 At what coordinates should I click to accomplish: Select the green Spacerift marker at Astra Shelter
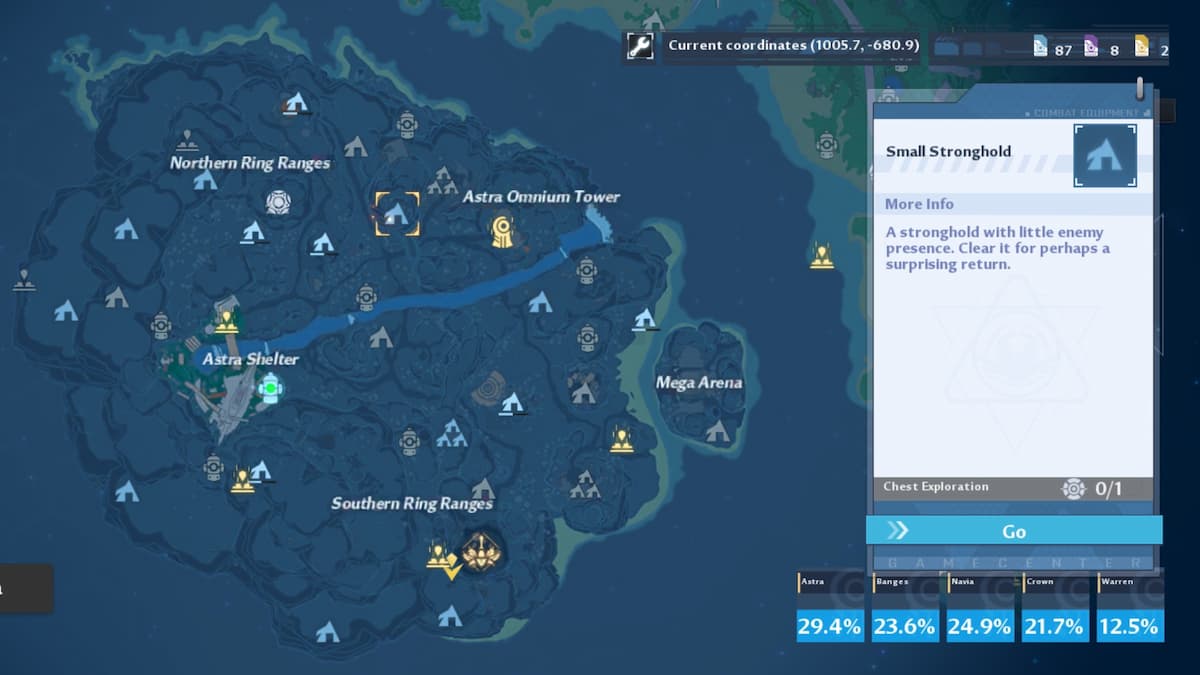(268, 386)
